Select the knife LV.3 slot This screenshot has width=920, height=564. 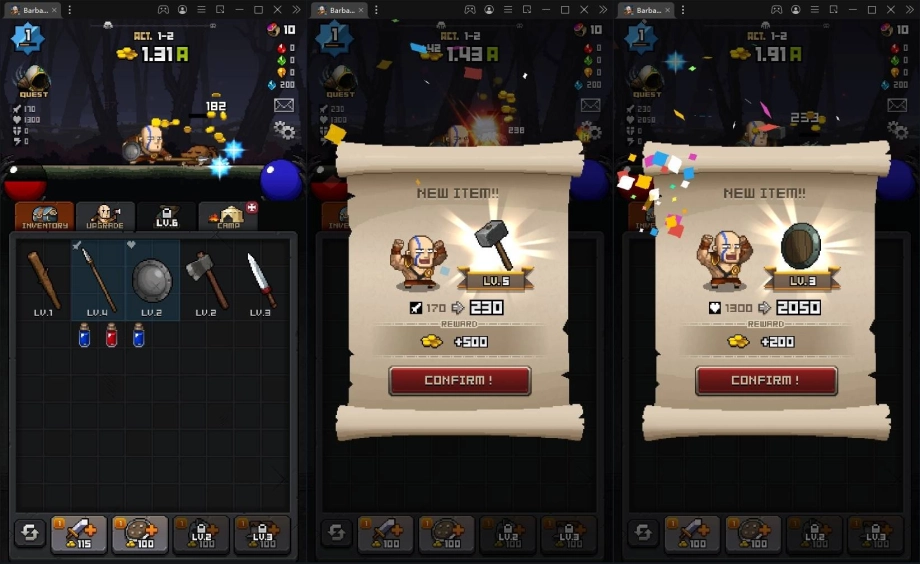click(261, 281)
